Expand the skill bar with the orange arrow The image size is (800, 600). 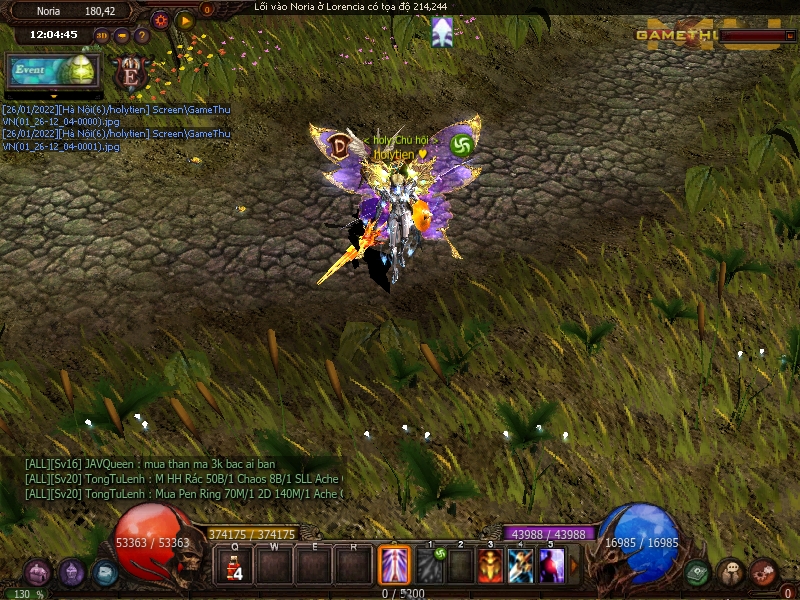[573, 566]
